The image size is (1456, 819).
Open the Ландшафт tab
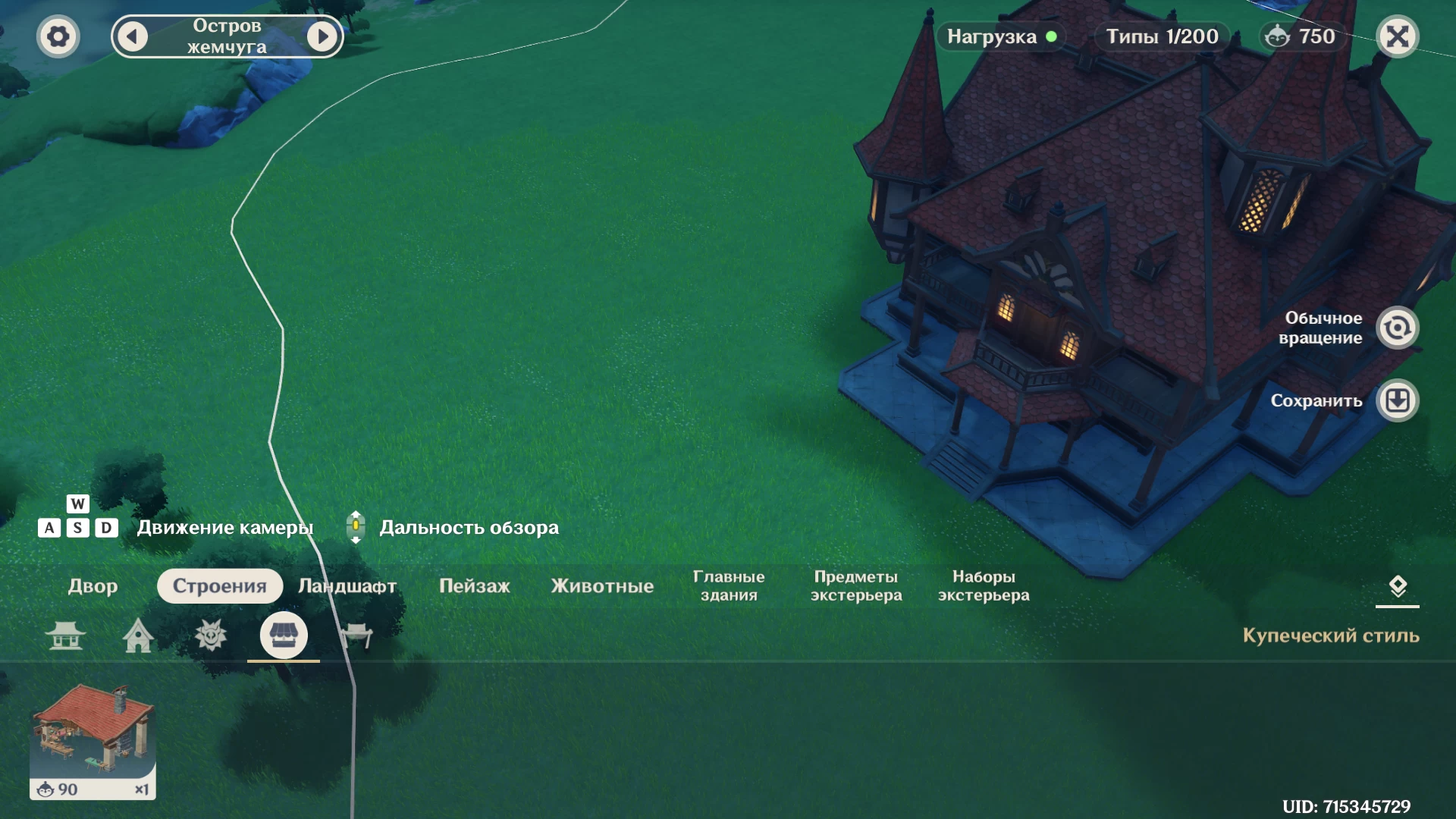coord(347,586)
